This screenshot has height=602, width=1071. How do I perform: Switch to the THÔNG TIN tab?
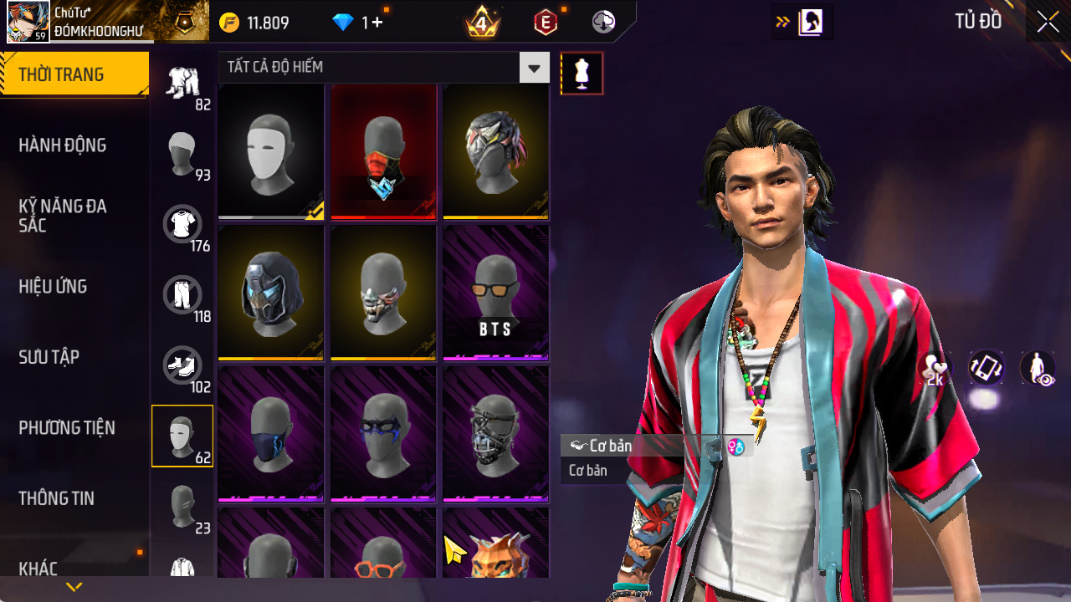coord(56,498)
